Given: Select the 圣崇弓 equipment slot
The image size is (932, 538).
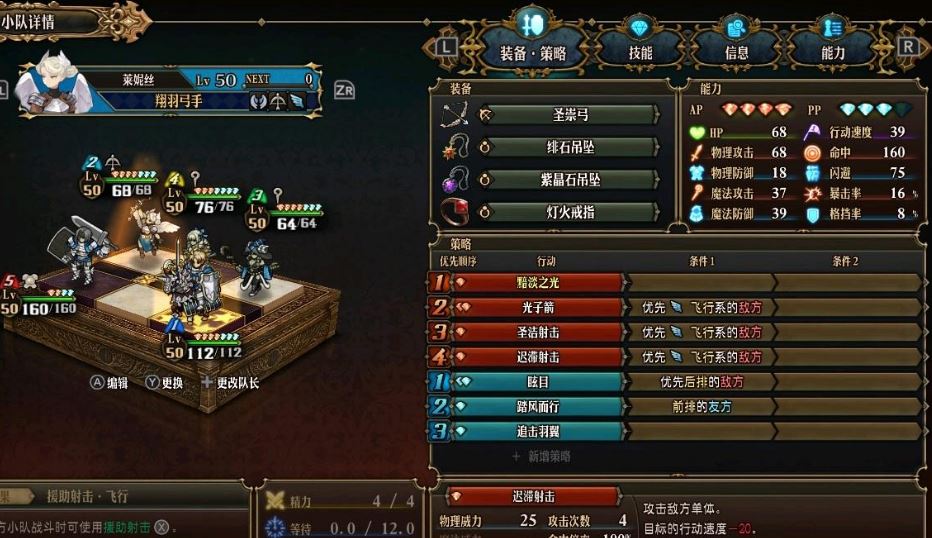Looking at the screenshot, I should [x=570, y=115].
